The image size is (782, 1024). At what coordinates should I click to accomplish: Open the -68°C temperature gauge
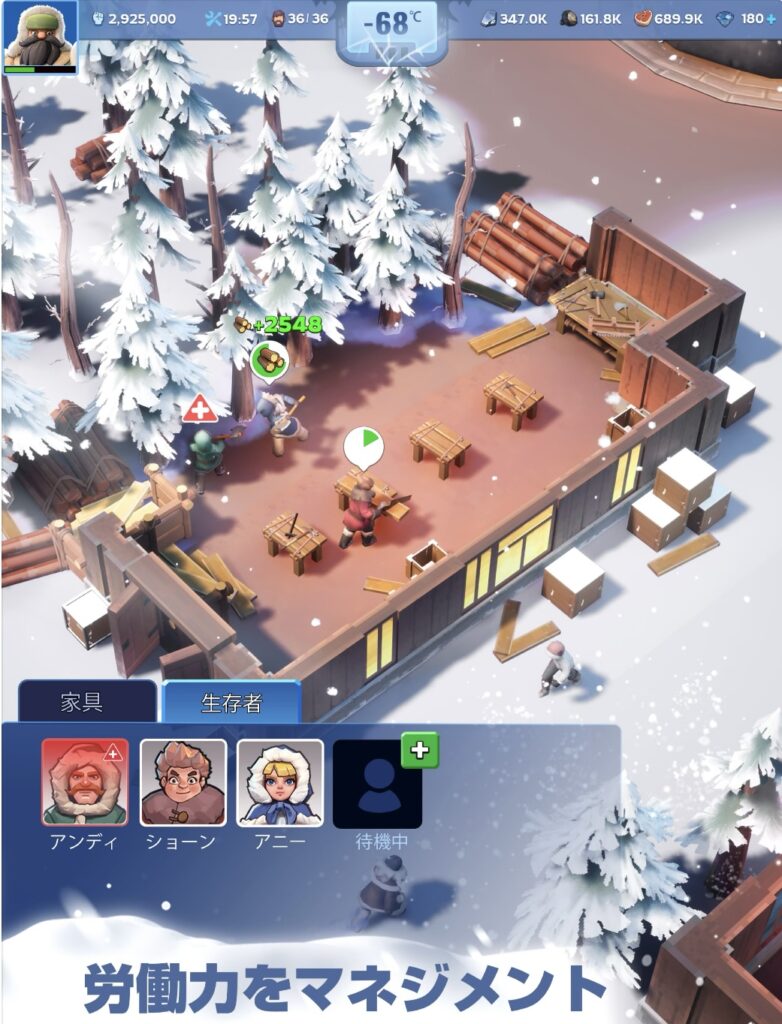pos(391,26)
